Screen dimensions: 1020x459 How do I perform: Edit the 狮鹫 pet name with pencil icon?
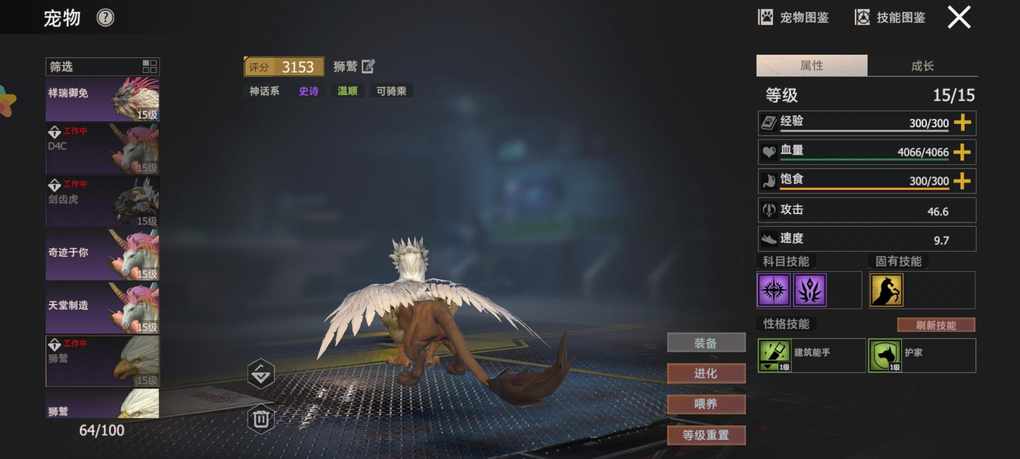(368, 67)
